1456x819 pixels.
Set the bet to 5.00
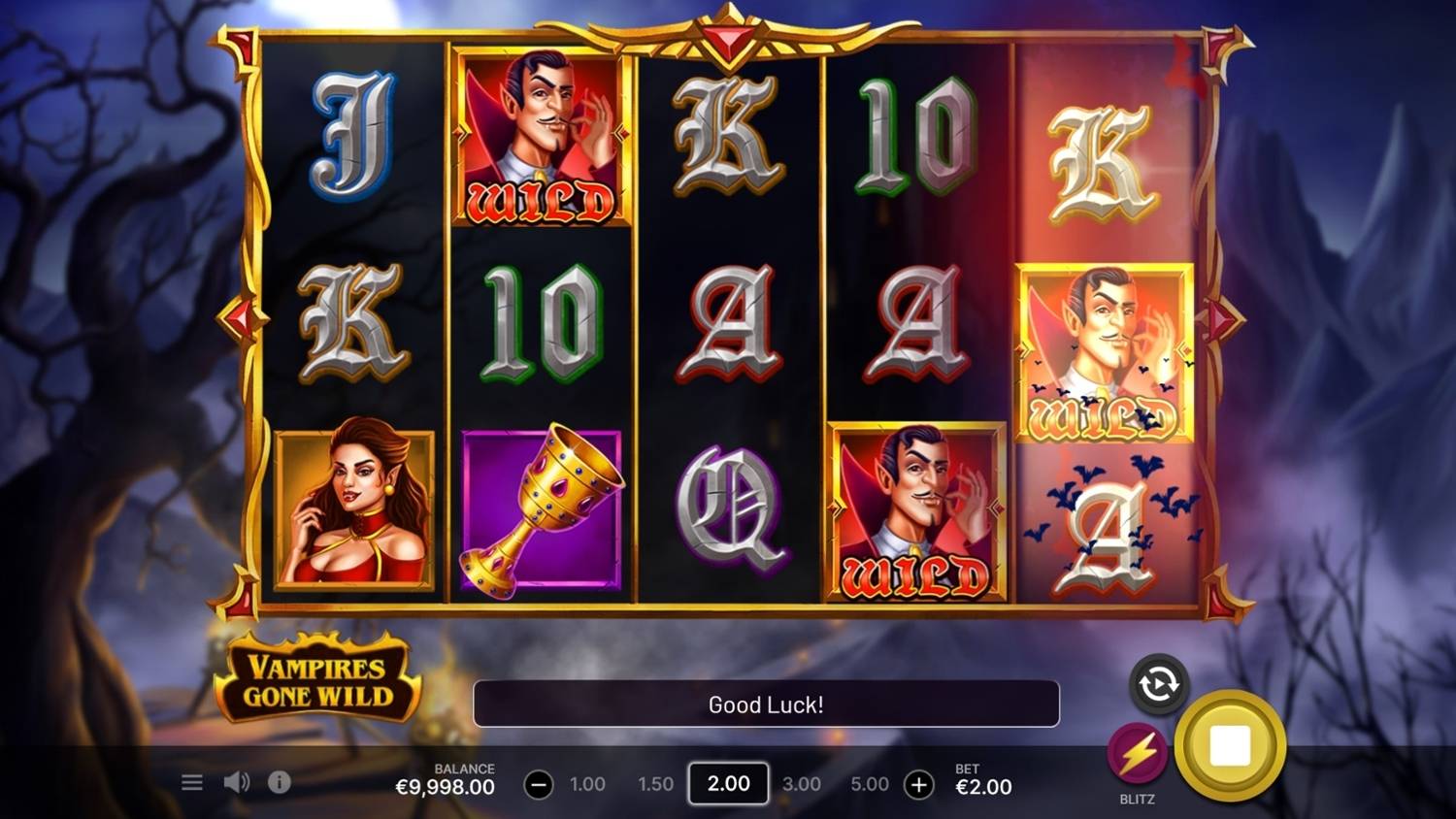pos(870,784)
